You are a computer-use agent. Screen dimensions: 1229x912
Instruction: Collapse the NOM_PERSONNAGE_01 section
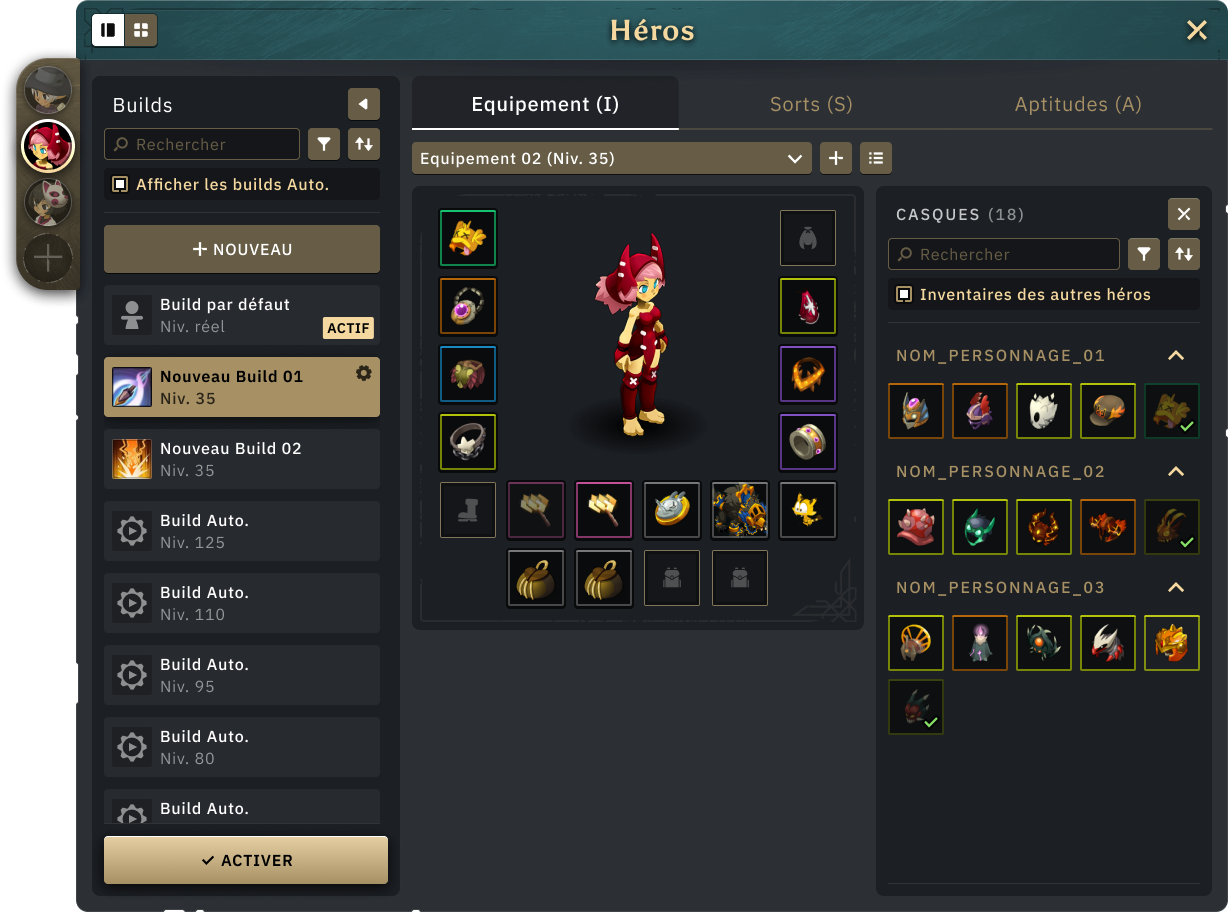coord(1176,356)
